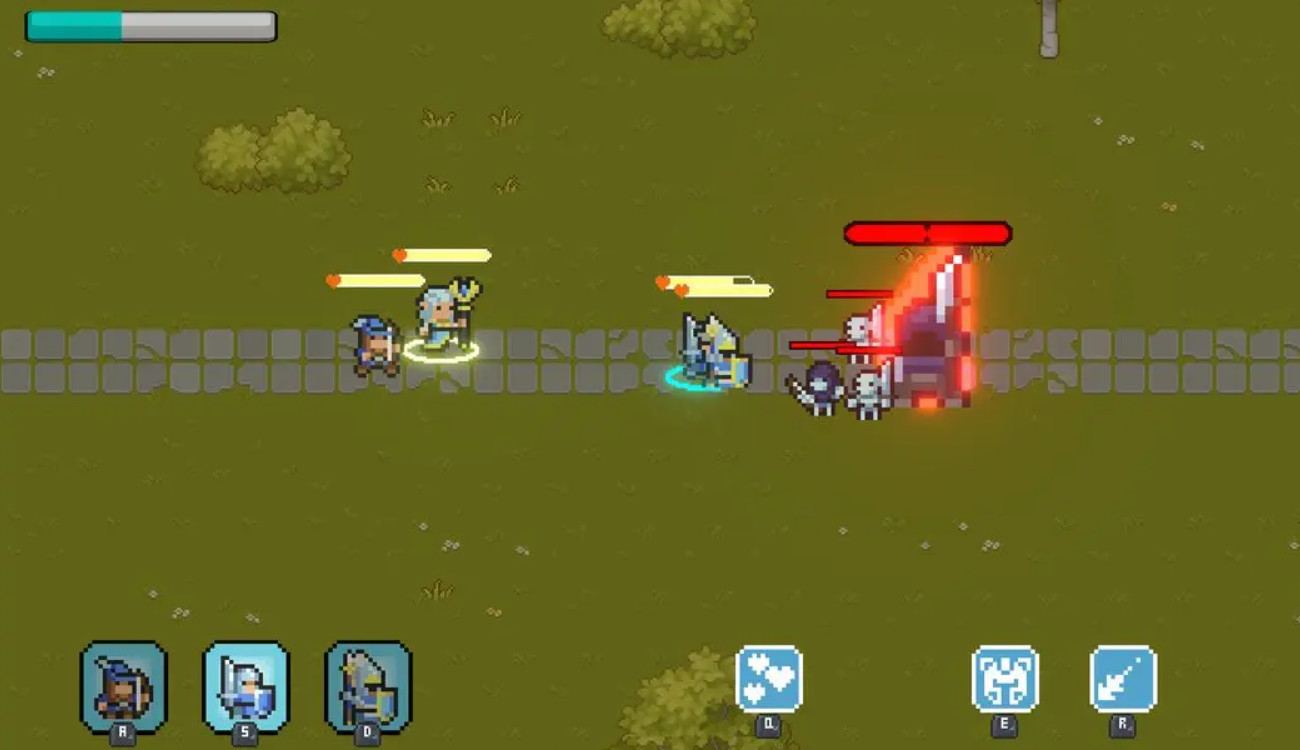Trigger the diagonal arrow strike ability
The height and width of the screenshot is (750, 1300).
click(1123, 679)
